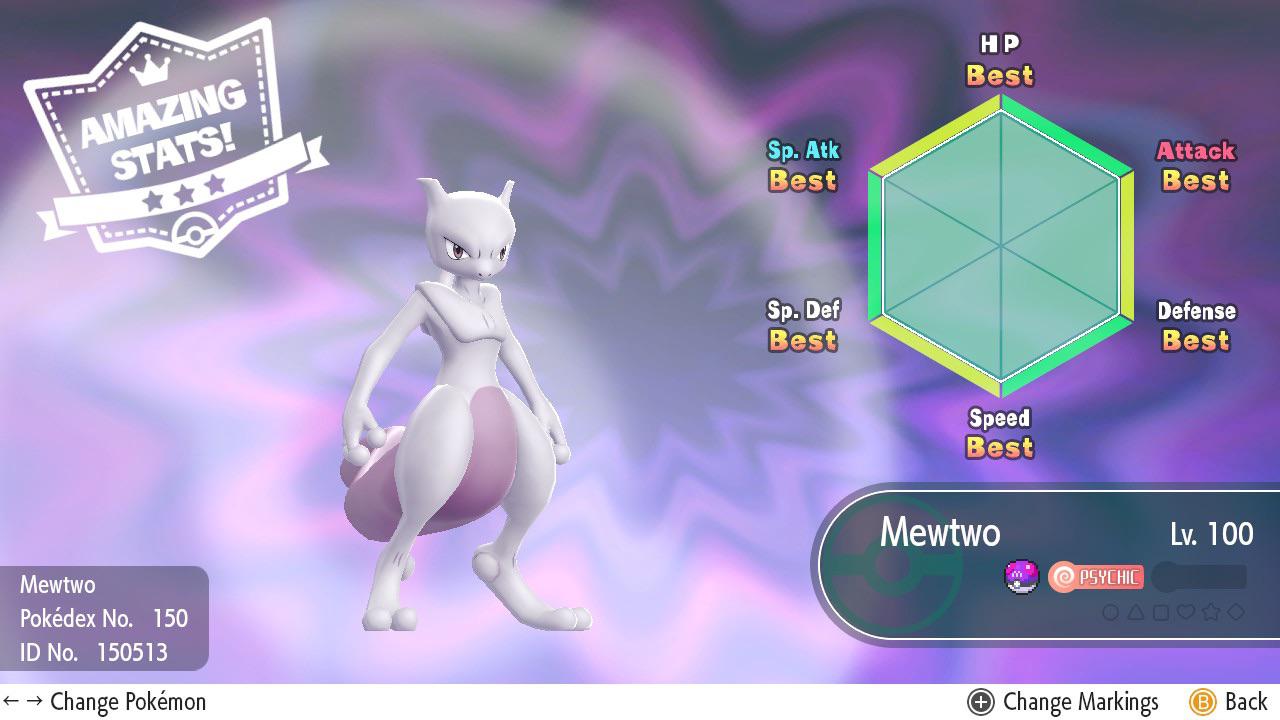The width and height of the screenshot is (1280, 720).
Task: Click the left arrow before Change Pokémon
Action: tap(12, 702)
